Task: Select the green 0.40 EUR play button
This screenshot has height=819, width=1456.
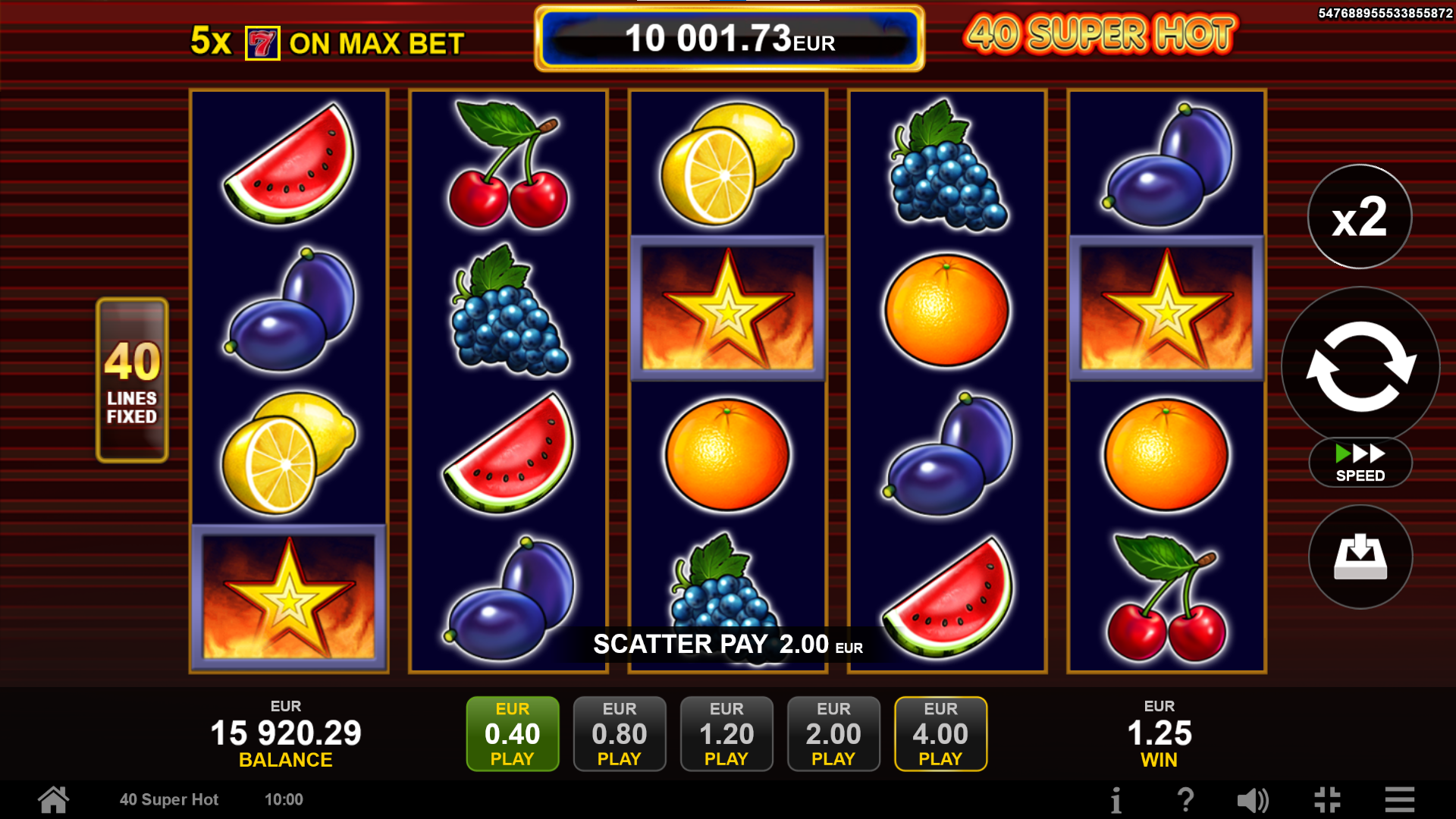Action: [x=512, y=733]
